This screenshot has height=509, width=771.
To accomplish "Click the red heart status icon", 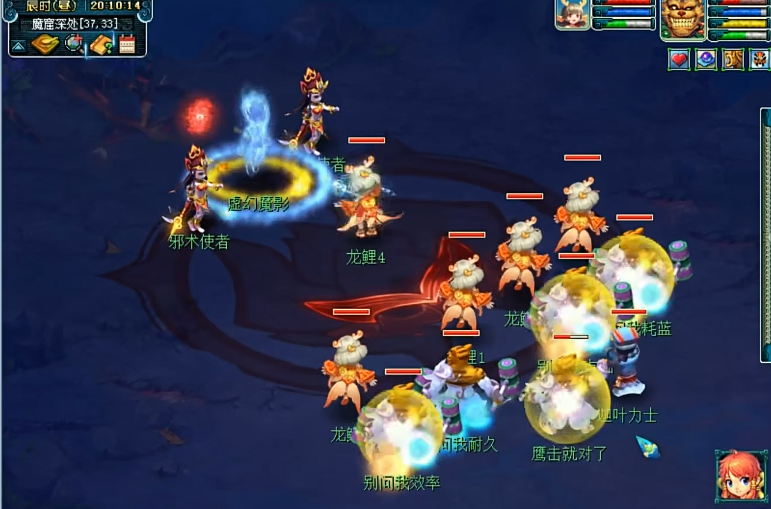I will (x=680, y=59).
